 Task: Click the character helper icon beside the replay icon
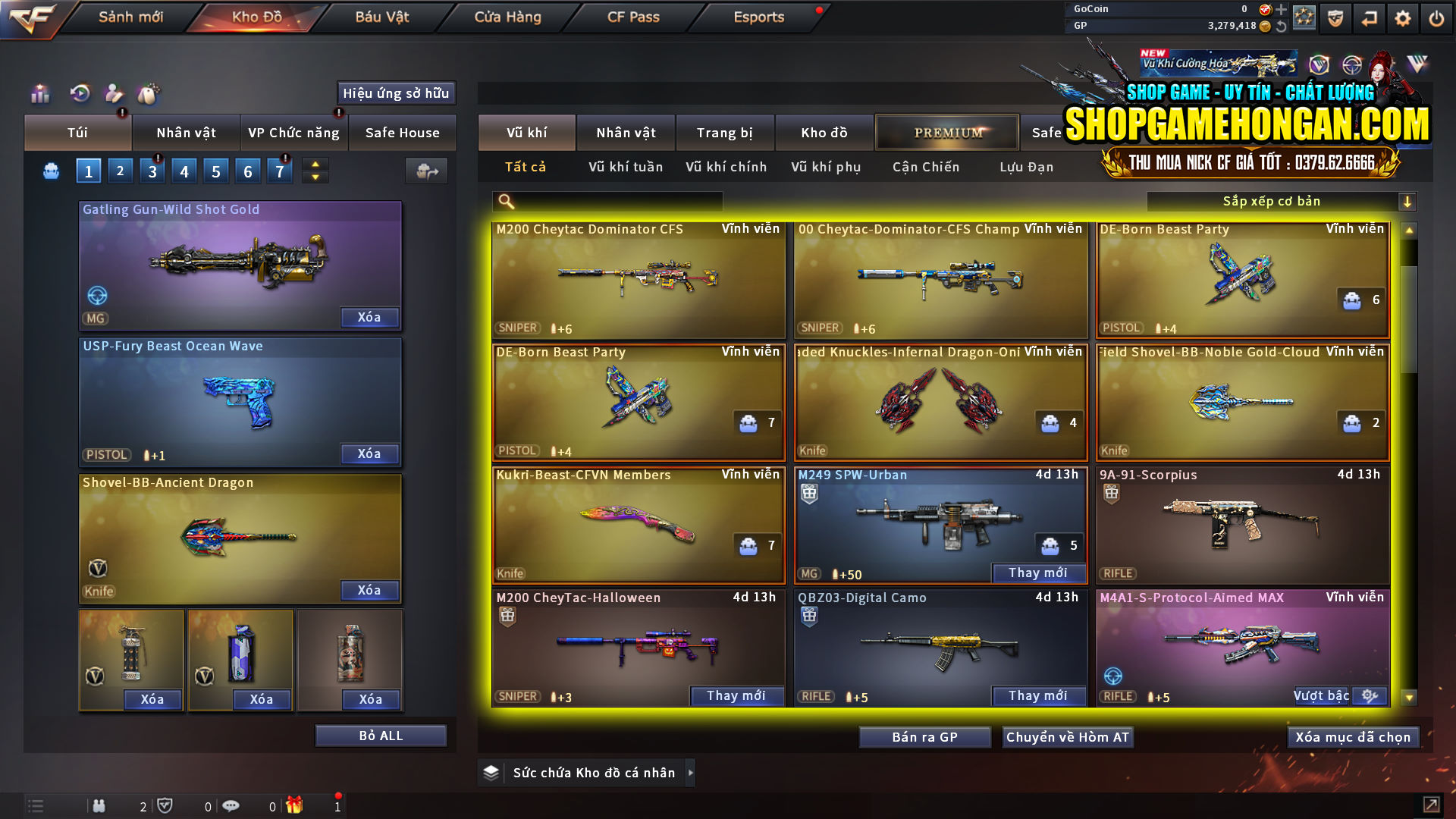click(115, 93)
